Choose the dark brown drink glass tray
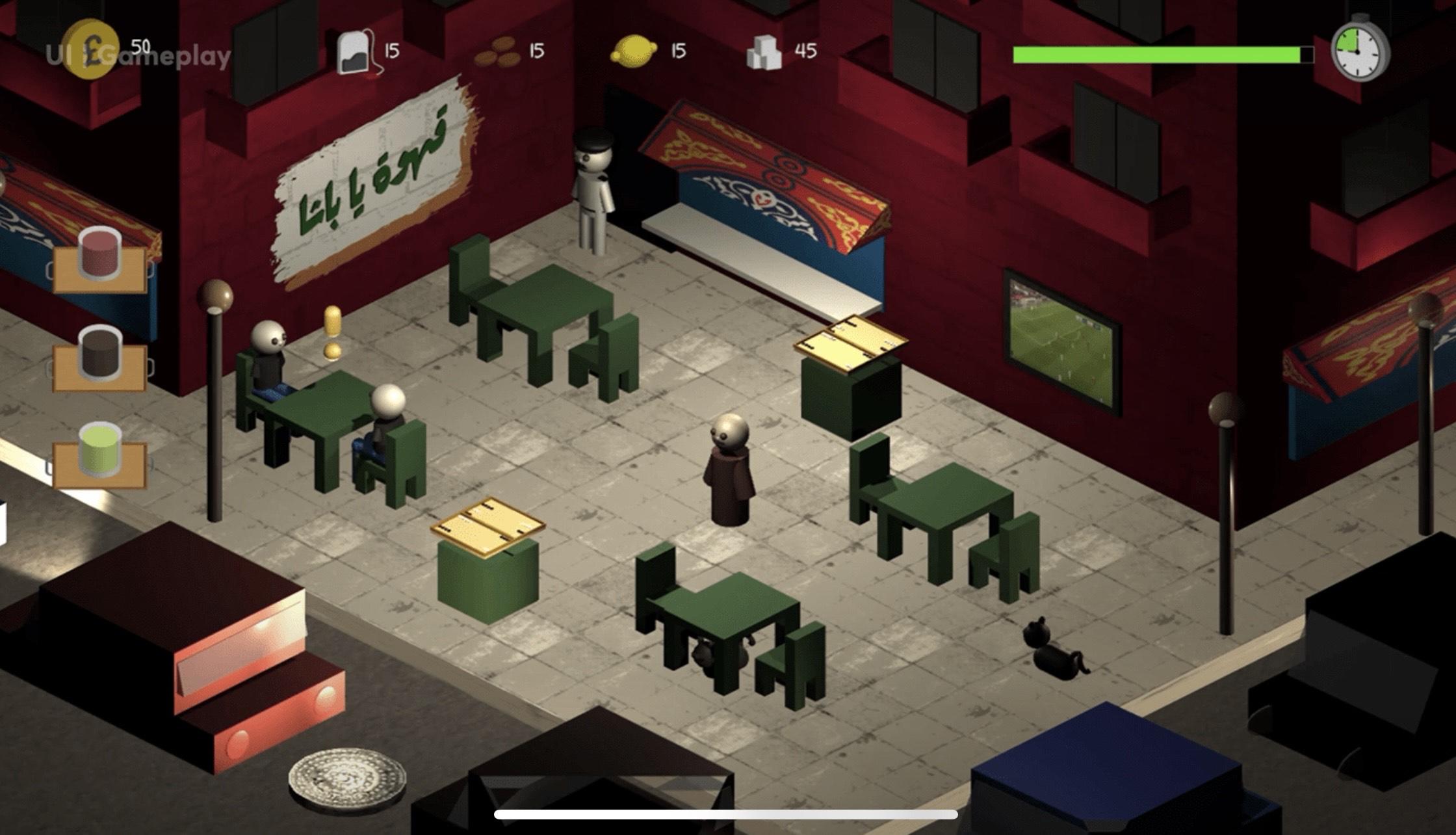This screenshot has height=835, width=1456. pyautogui.click(x=99, y=359)
